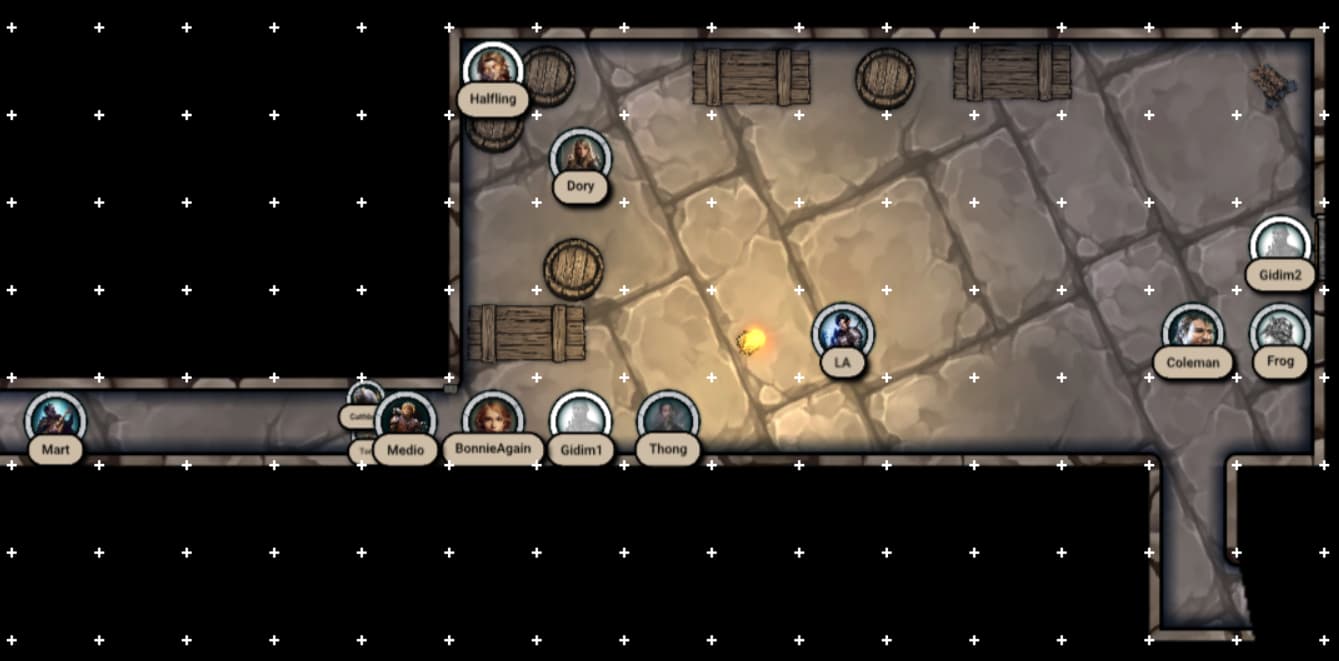Select the Thong token
The width and height of the screenshot is (1339, 661).
667,419
